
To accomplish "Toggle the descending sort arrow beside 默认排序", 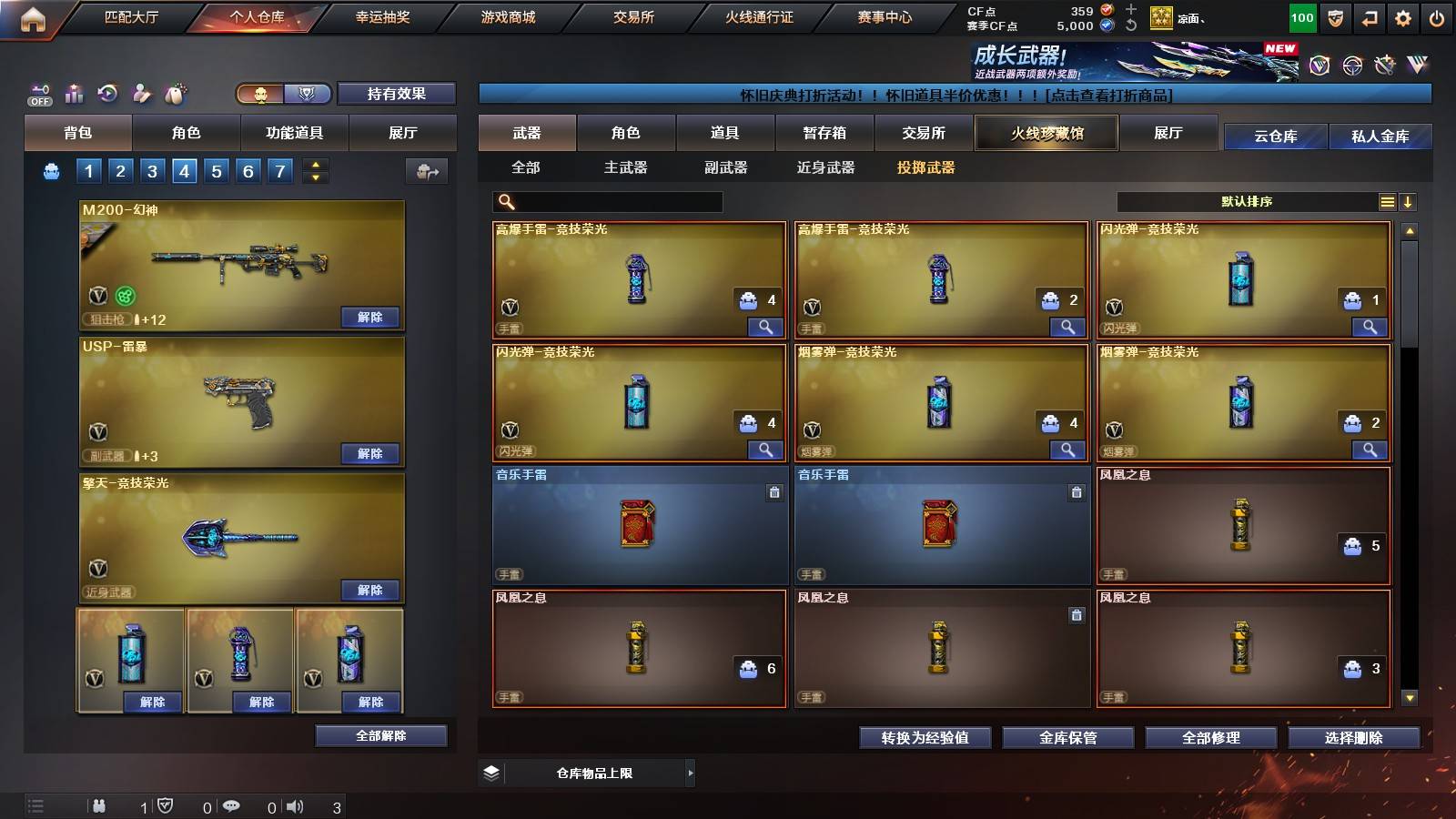I will click(1410, 201).
